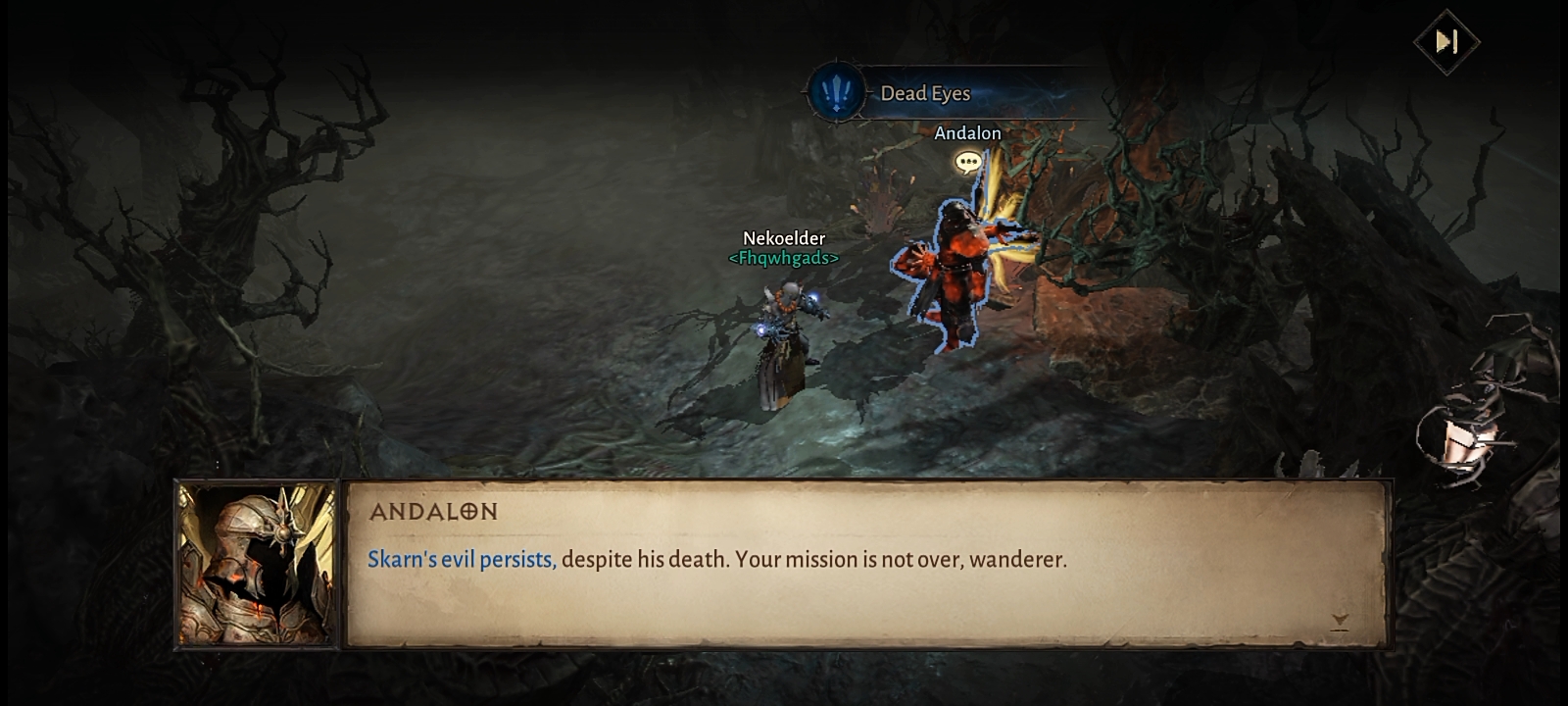Viewport: 1568px width, 706px height.
Task: Advance dialogue with the continue arrow
Action: (1340, 621)
